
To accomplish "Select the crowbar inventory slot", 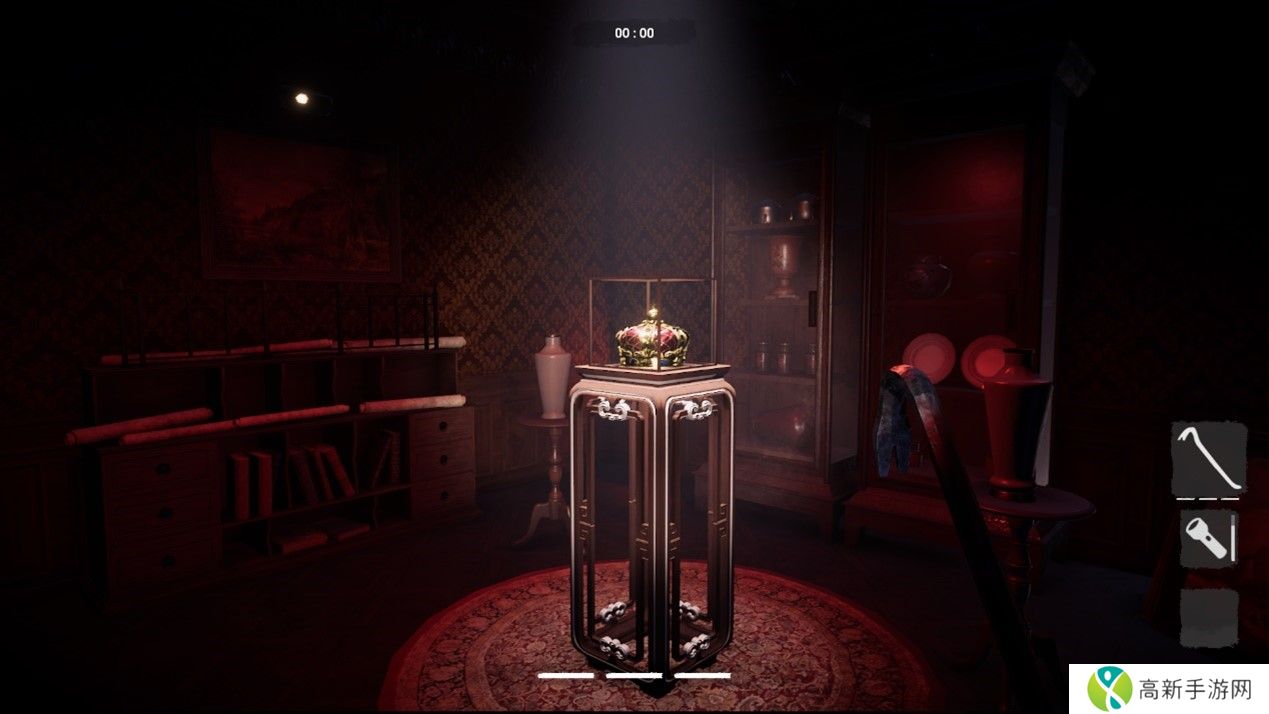I will pyautogui.click(x=1209, y=459).
